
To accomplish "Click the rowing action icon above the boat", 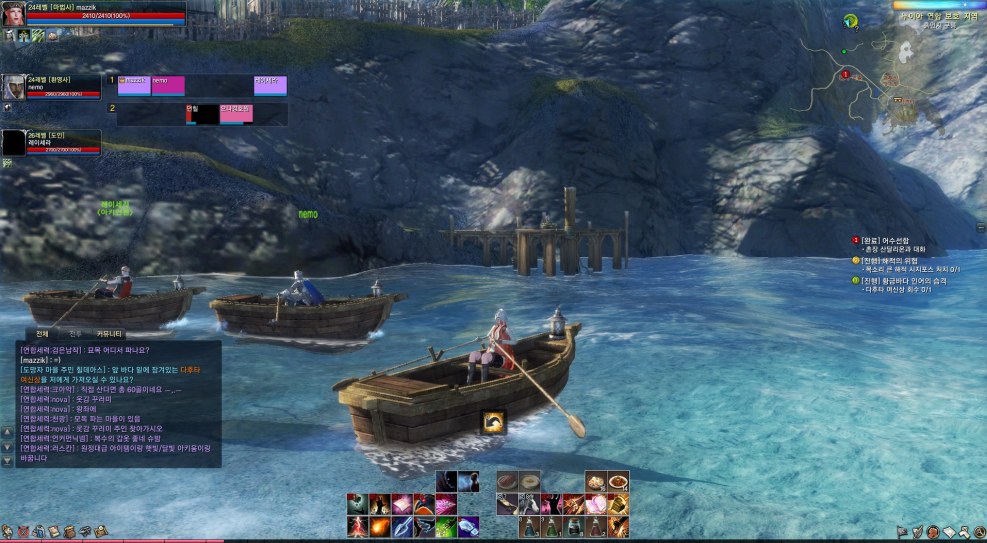I will click(x=493, y=423).
